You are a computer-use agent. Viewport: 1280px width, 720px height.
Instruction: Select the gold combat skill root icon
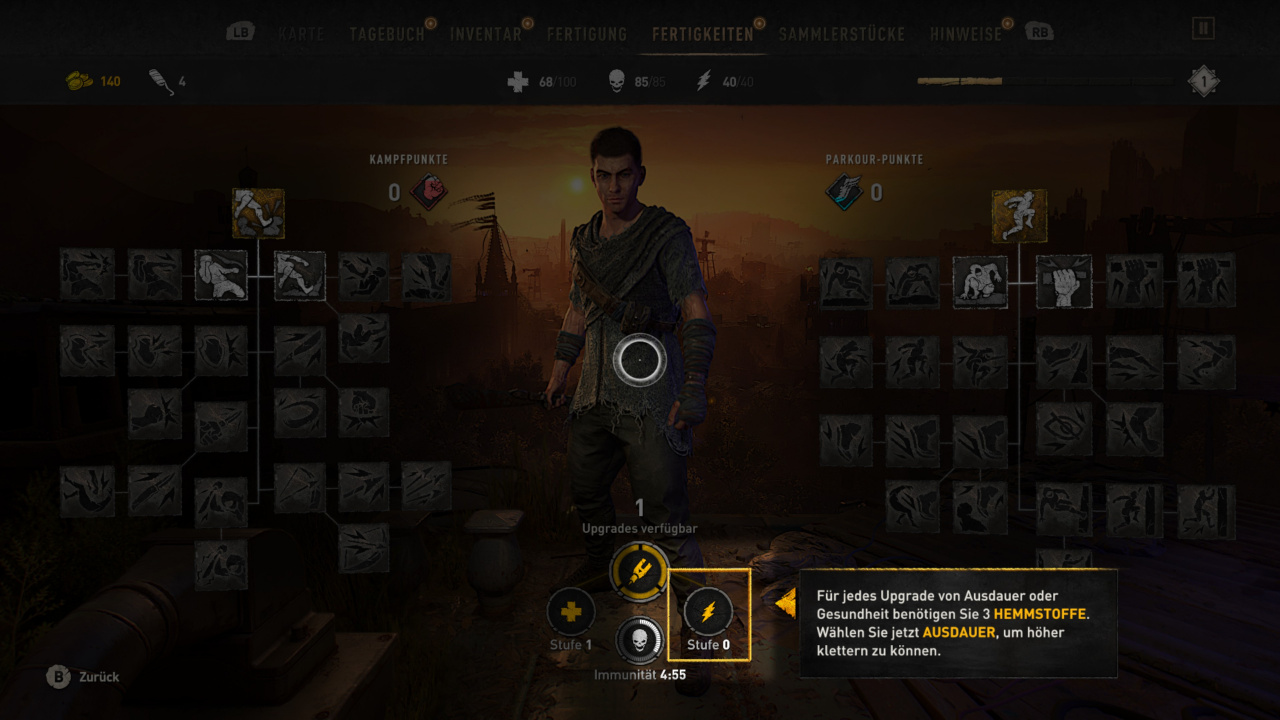tap(258, 213)
